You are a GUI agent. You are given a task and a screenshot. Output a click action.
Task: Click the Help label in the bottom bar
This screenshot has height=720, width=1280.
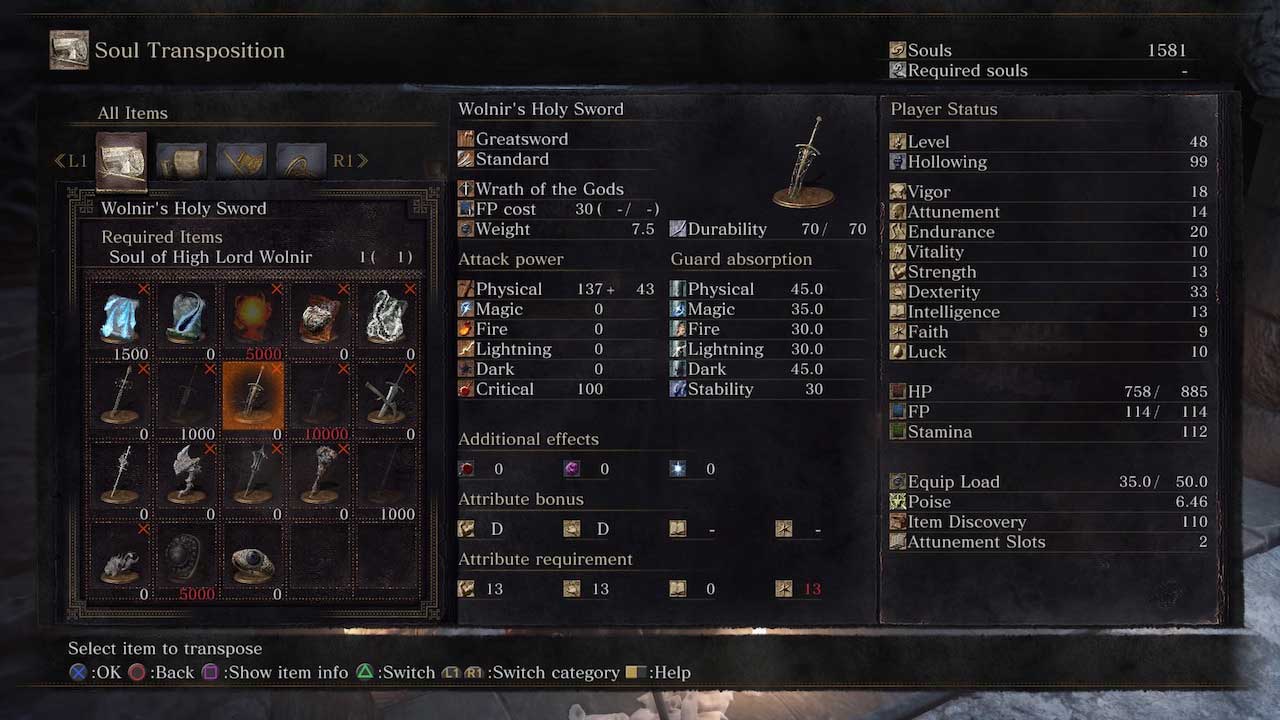[670, 672]
